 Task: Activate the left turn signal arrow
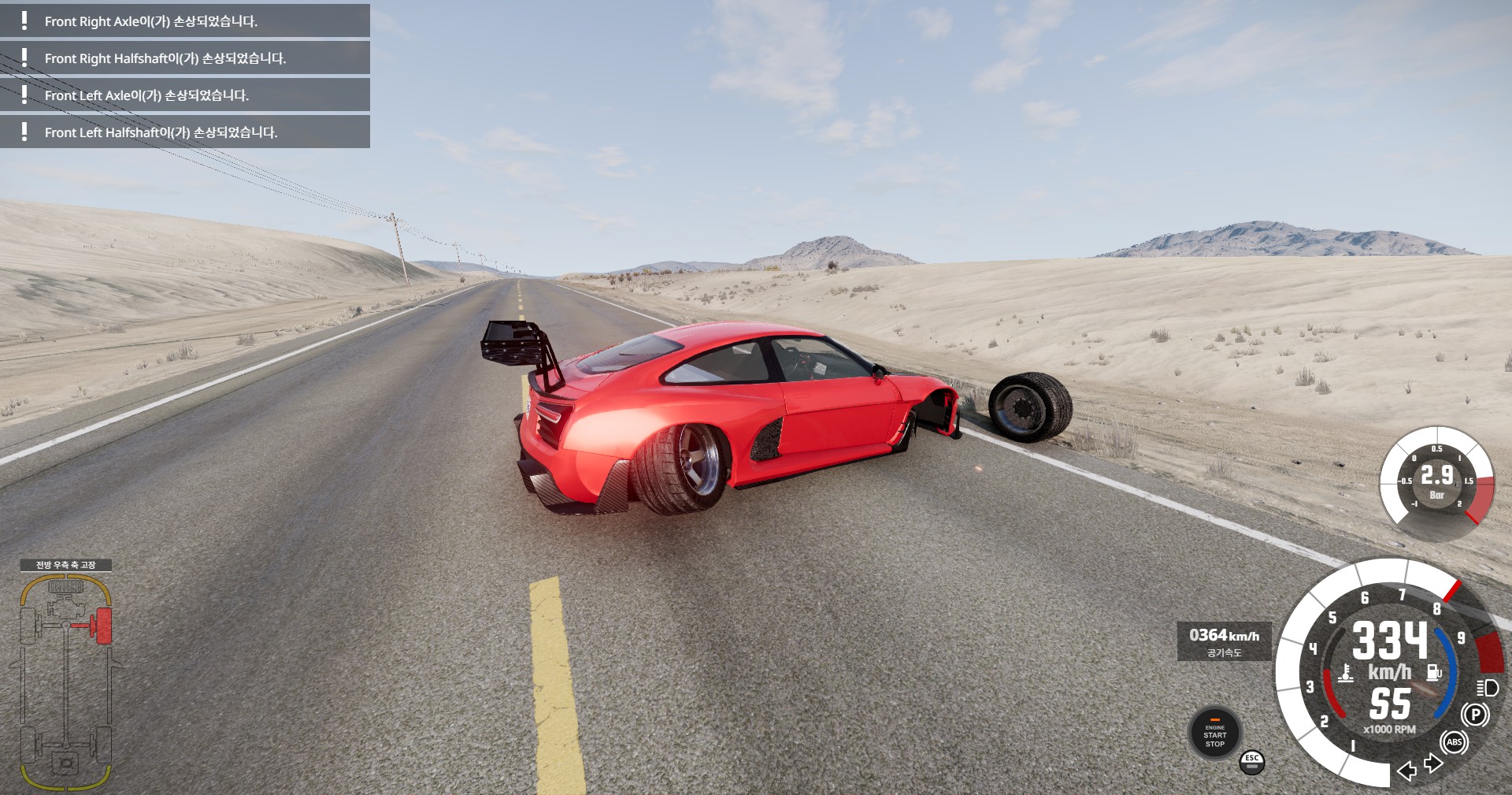(1406, 770)
